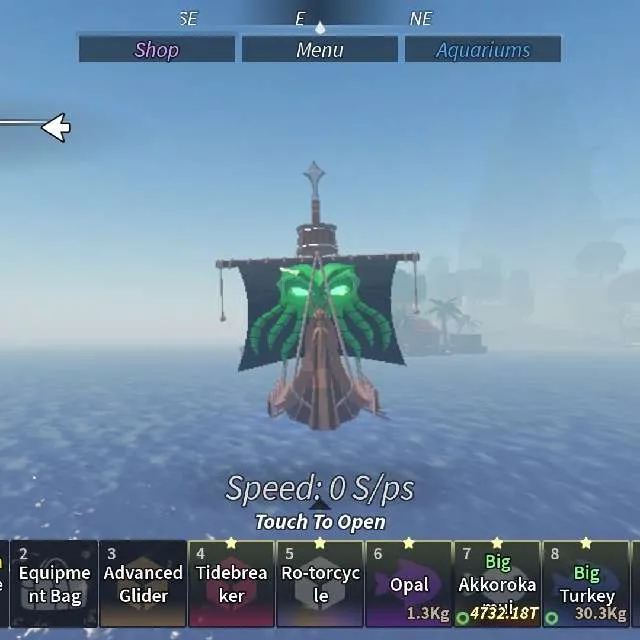This screenshot has height=640, width=640.
Task: Open the Shop menu
Action: pyautogui.click(x=157, y=49)
